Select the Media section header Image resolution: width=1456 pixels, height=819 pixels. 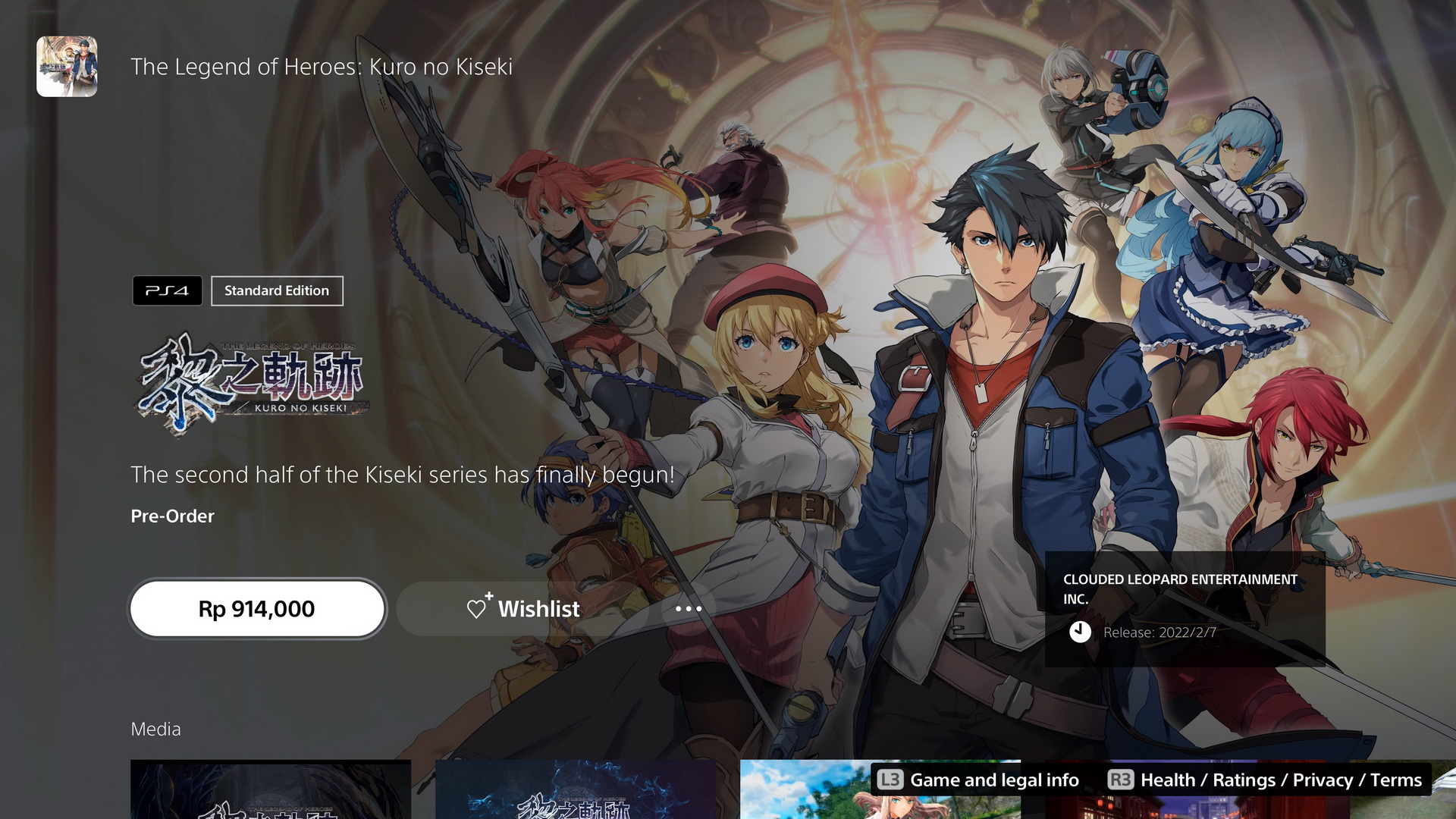155,729
